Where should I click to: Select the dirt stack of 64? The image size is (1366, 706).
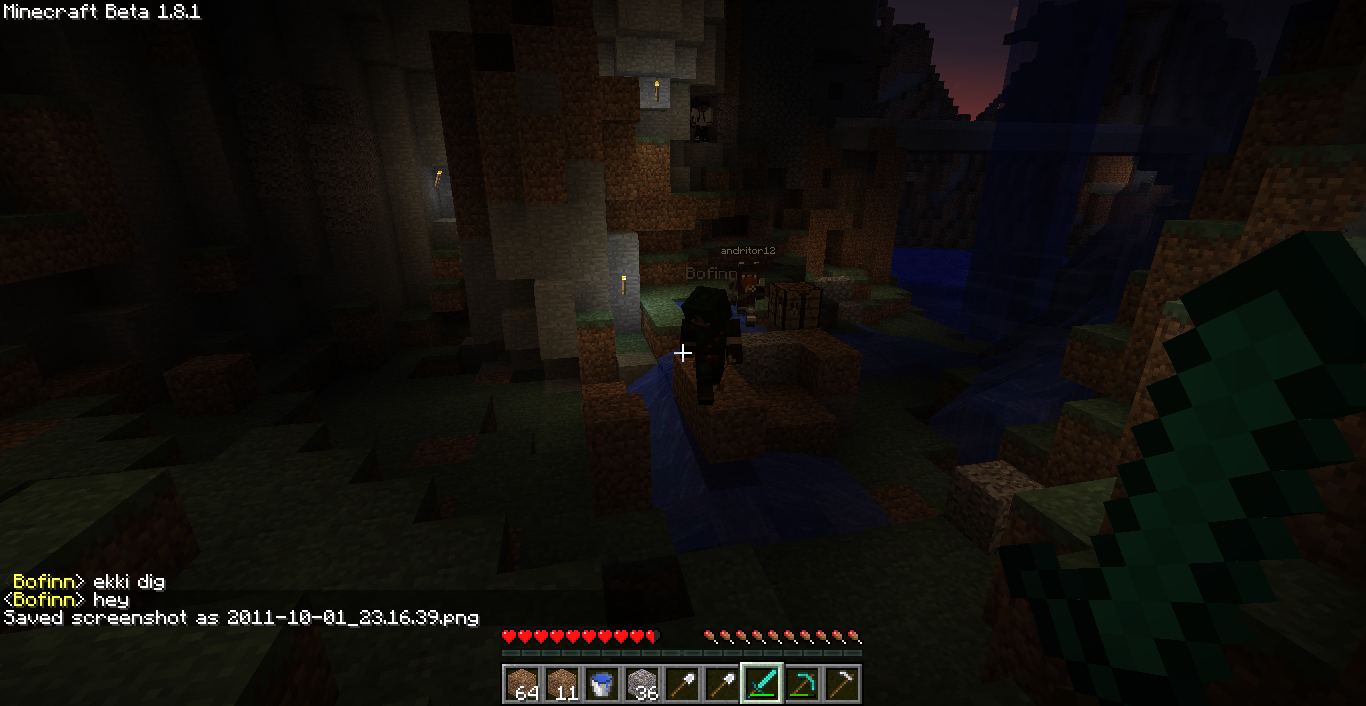click(521, 684)
